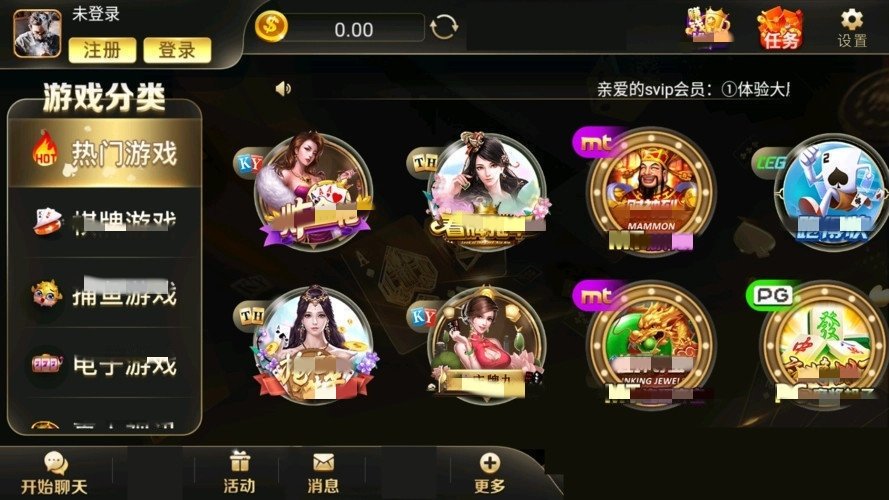Viewport: 889px width, 500px height.
Task: Toggle the speaker announcement icon
Action: 283,88
